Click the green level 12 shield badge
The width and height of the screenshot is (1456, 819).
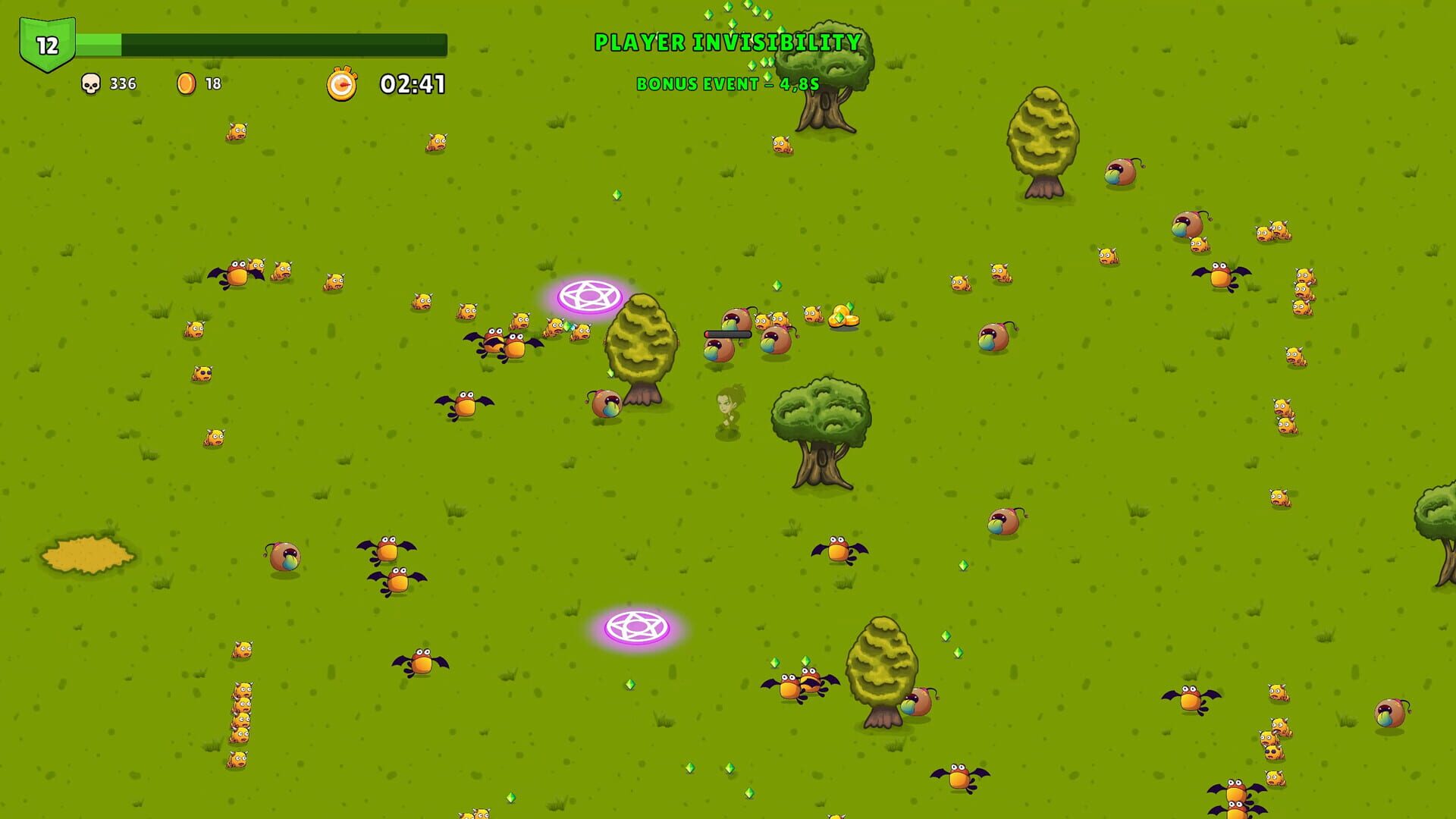(x=47, y=42)
